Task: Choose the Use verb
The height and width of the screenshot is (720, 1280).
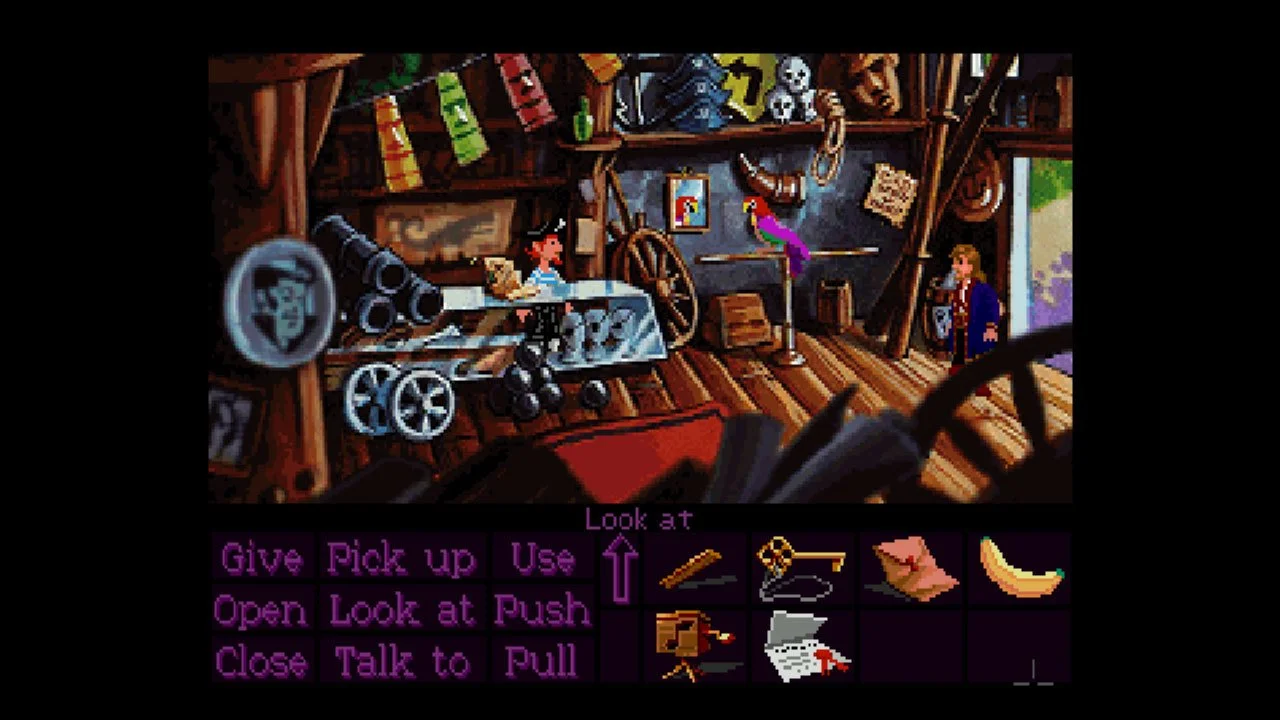Action: click(542, 559)
